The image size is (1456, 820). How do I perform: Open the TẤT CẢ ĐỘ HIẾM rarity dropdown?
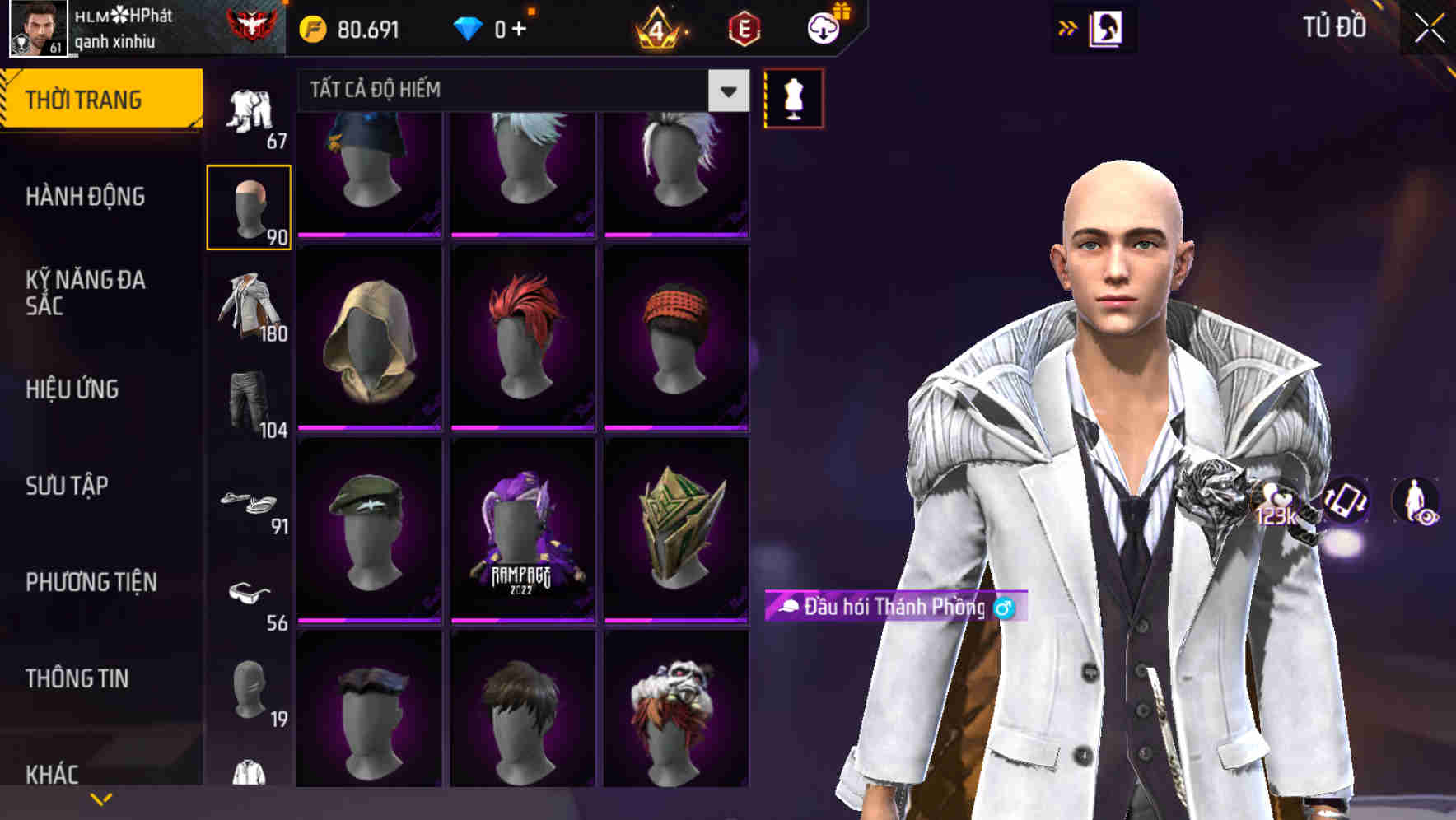tap(726, 91)
